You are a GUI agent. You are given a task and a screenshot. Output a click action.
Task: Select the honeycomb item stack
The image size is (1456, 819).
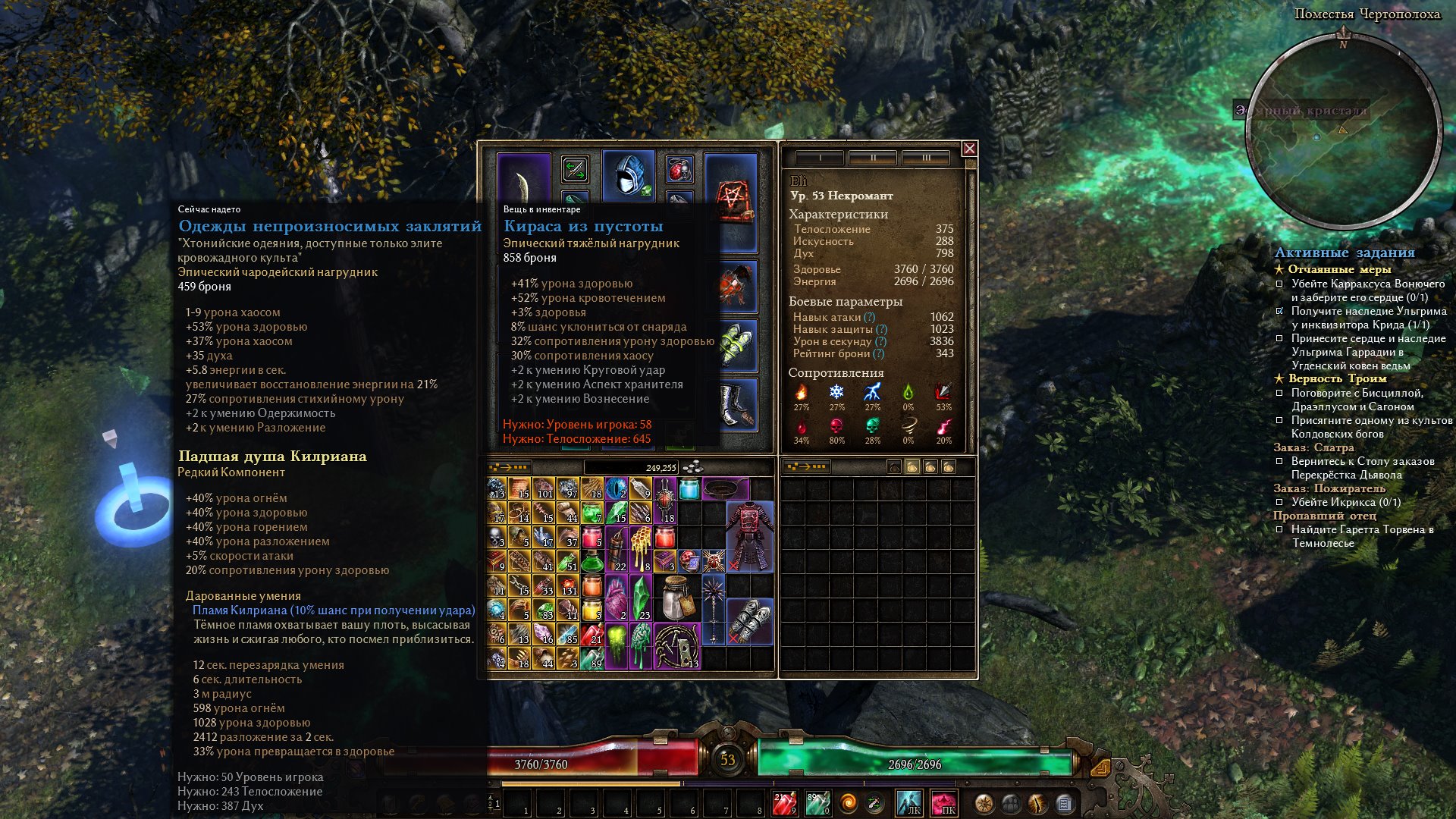click(x=642, y=548)
